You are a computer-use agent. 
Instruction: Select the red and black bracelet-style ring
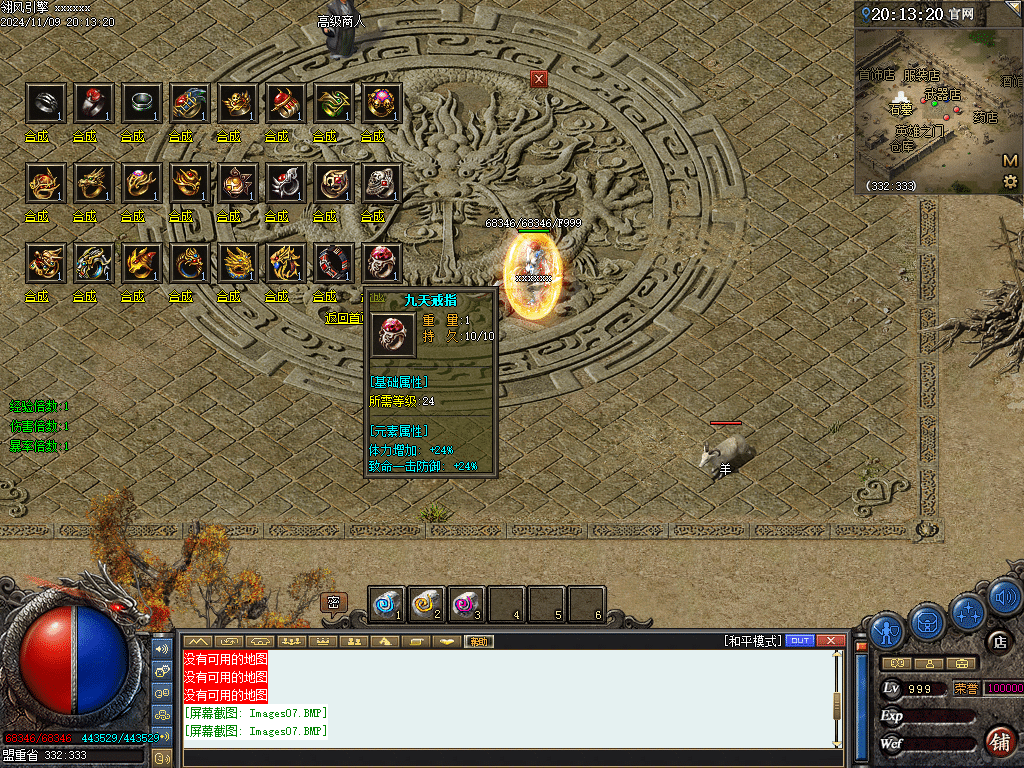point(333,262)
